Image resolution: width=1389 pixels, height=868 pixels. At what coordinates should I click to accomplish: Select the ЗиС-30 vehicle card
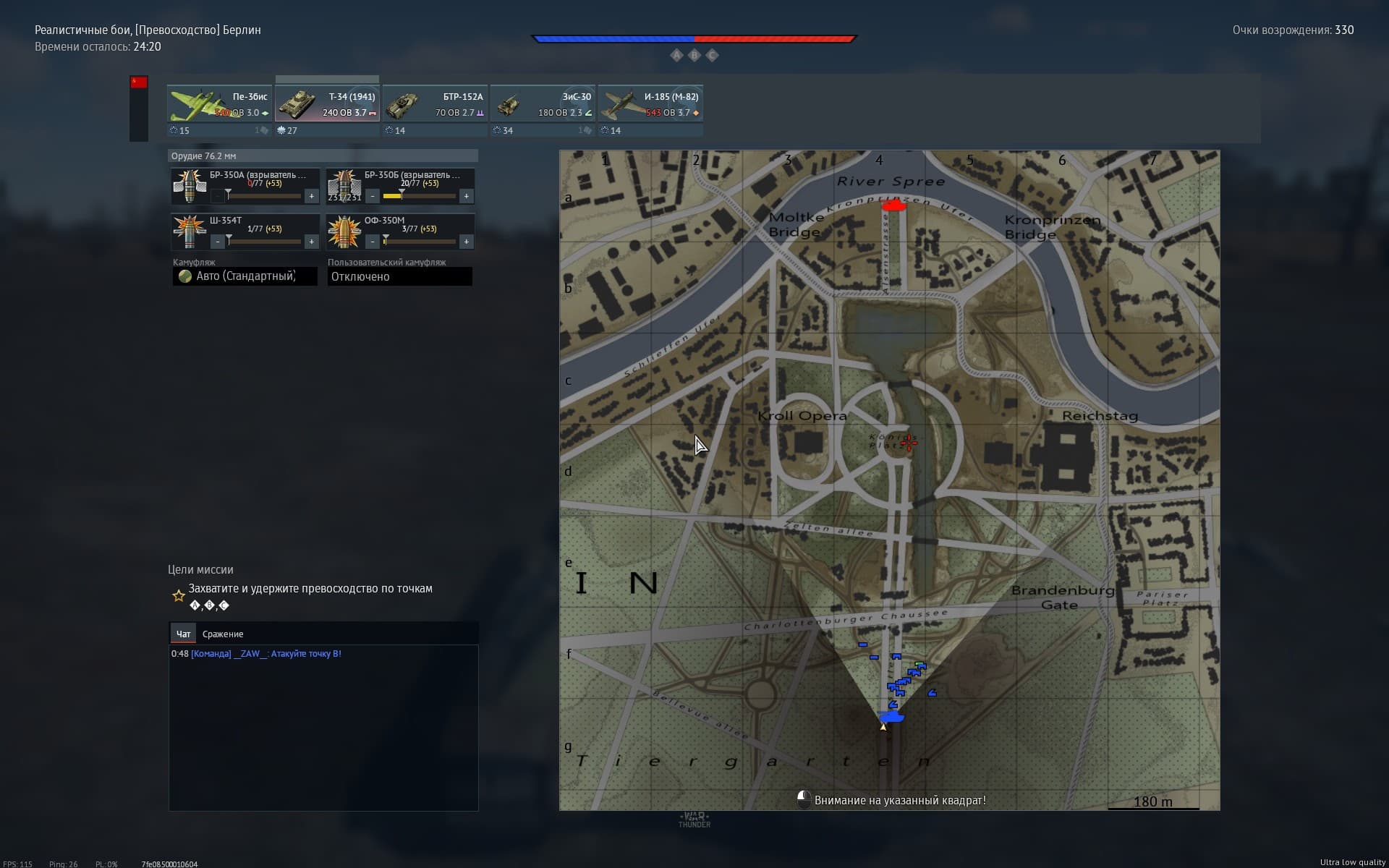tap(543, 104)
